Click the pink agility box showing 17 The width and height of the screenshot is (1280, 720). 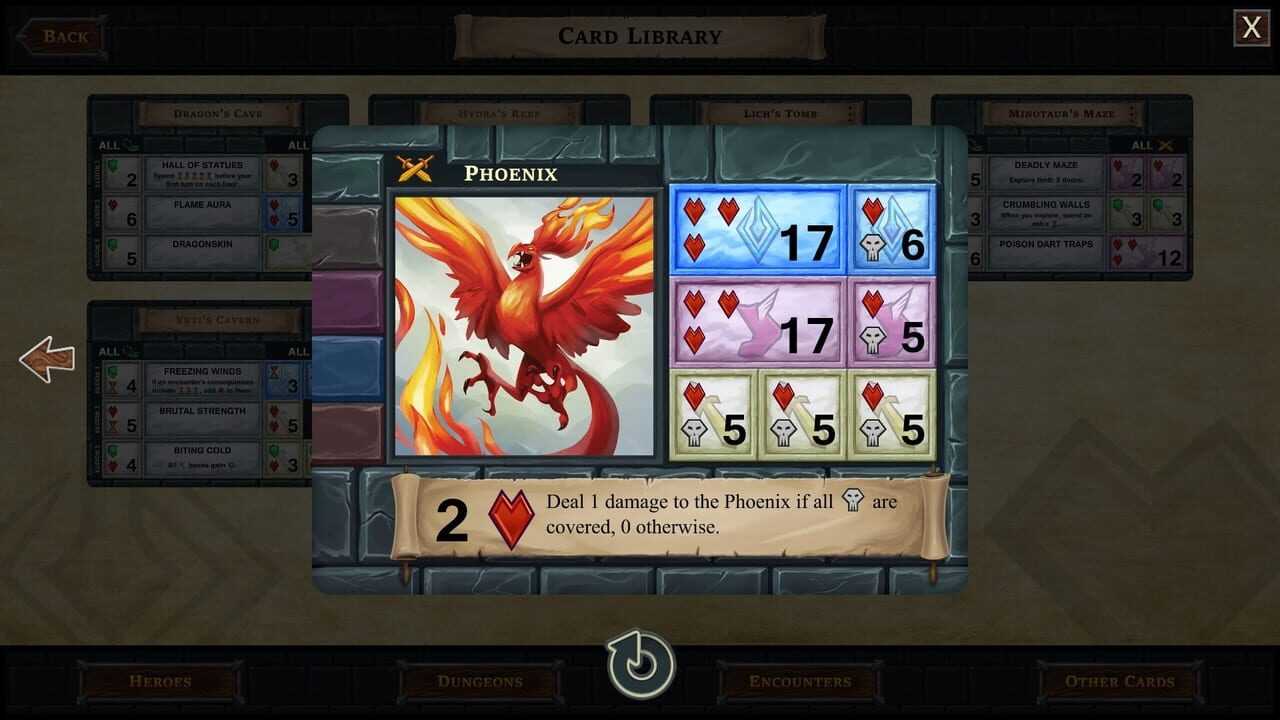click(756, 324)
